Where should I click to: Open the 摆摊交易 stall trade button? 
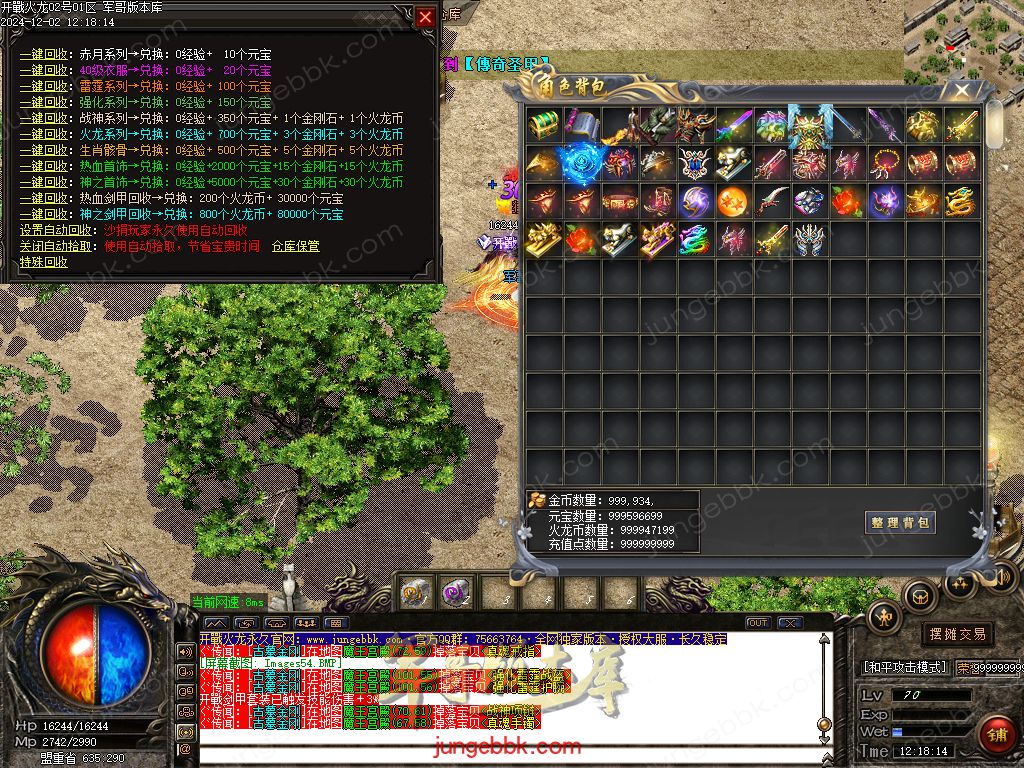tap(957, 634)
